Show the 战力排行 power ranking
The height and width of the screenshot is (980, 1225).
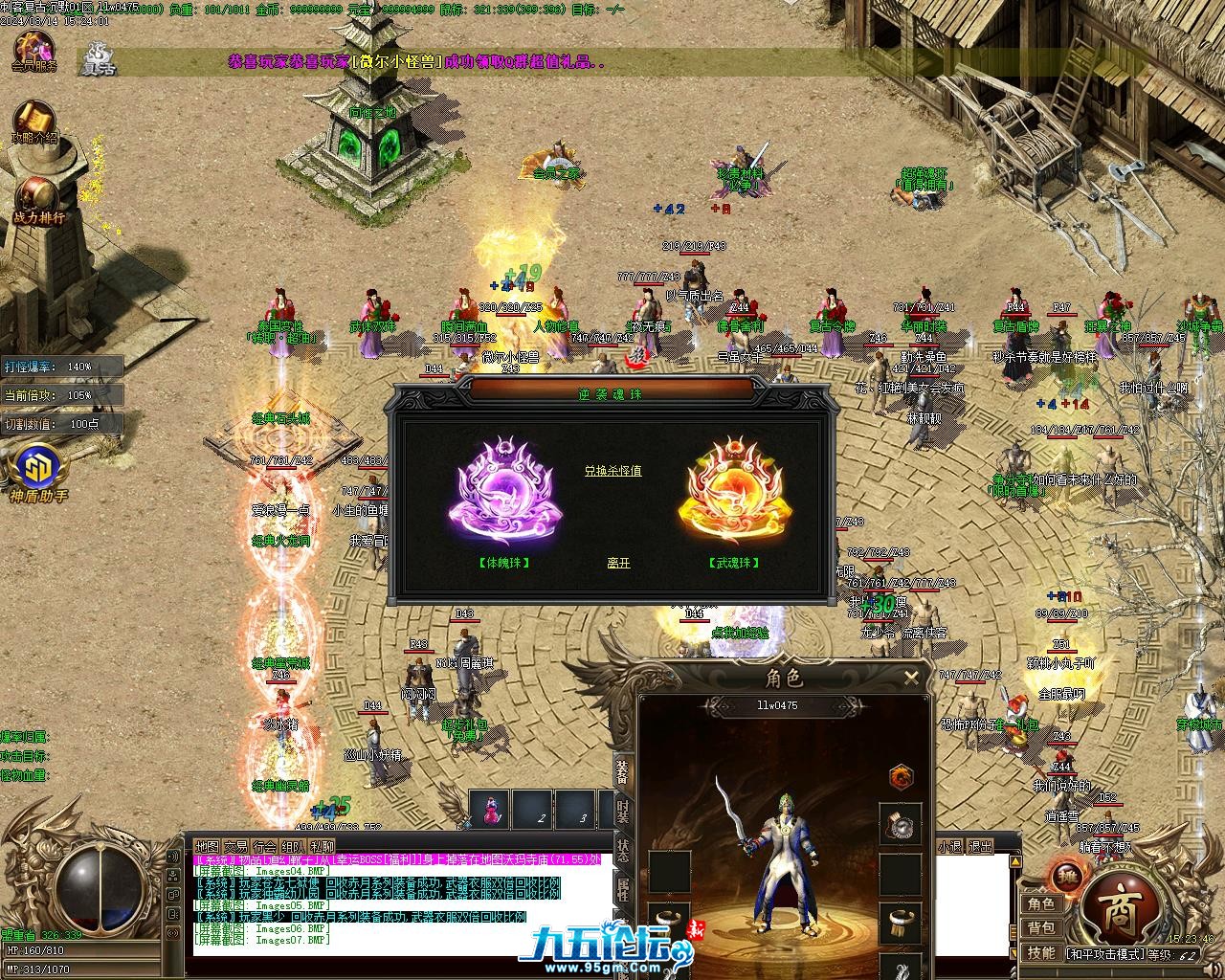(38, 199)
